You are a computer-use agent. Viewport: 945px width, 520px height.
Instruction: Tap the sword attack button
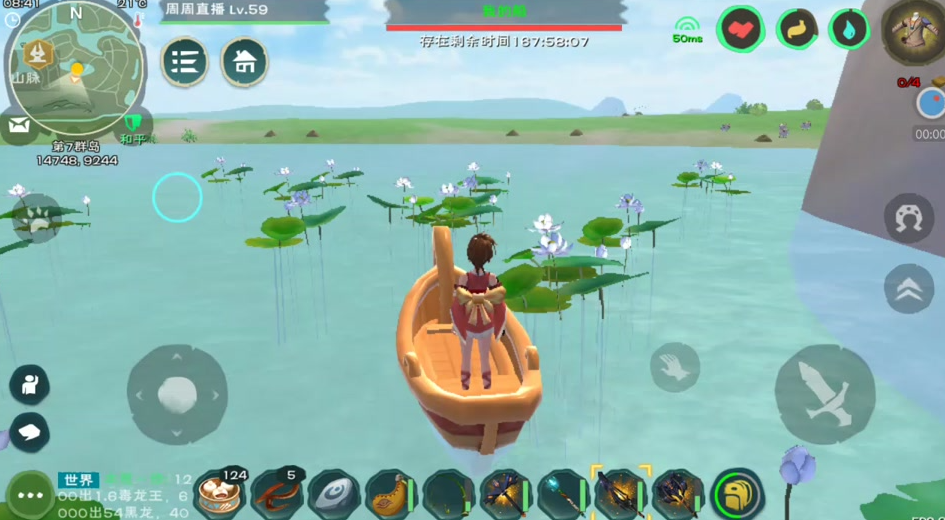pos(825,395)
